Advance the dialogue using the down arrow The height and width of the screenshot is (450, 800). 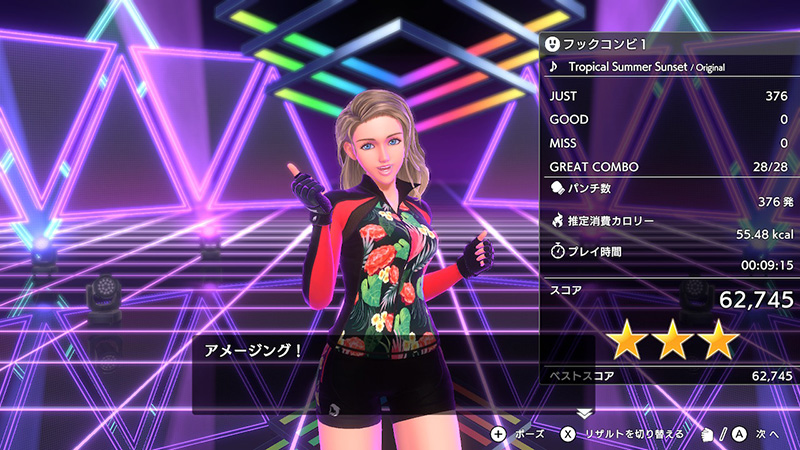pos(585,412)
